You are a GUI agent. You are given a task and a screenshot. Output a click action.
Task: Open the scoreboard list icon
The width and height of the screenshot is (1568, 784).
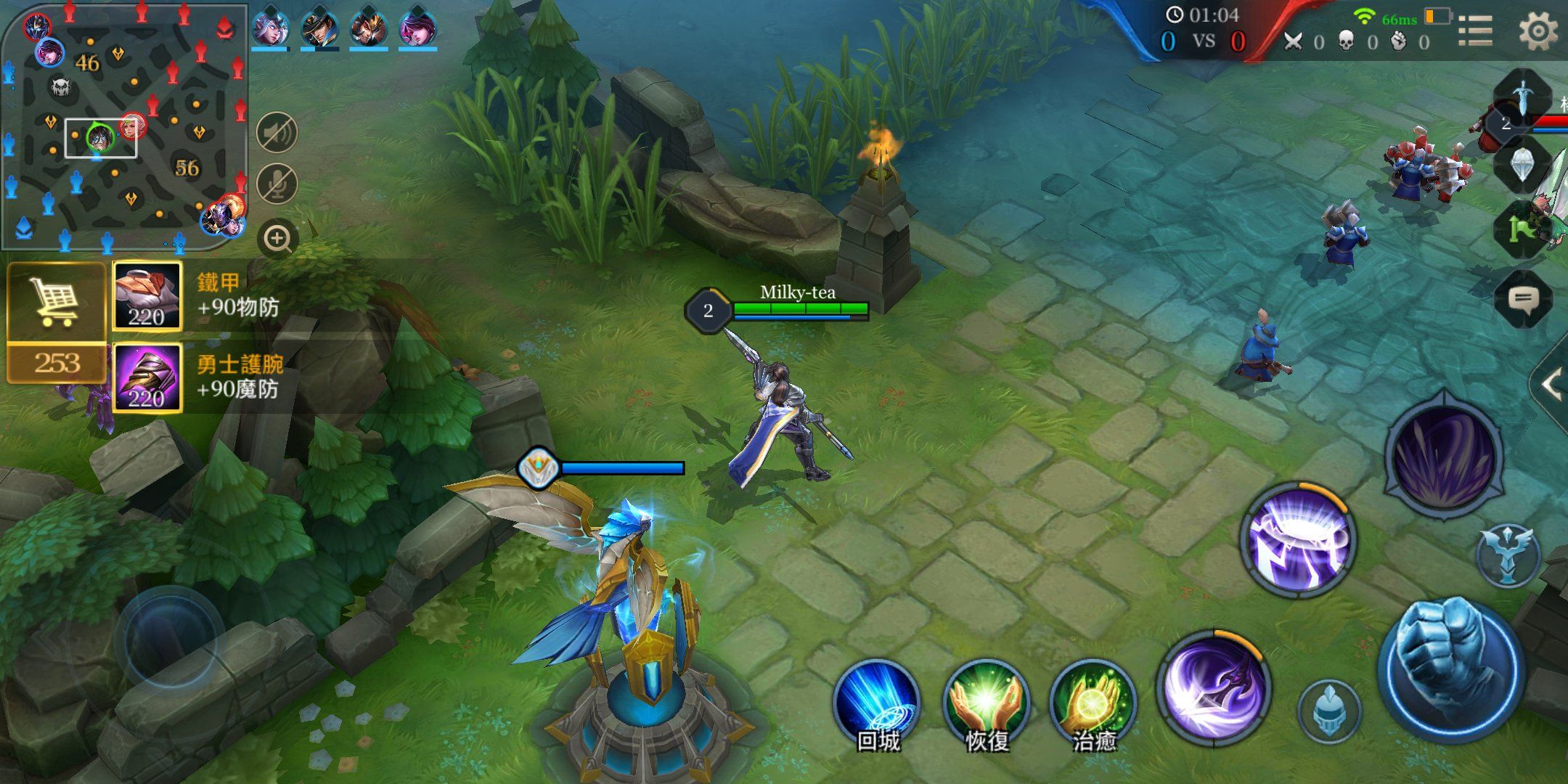[x=1475, y=31]
